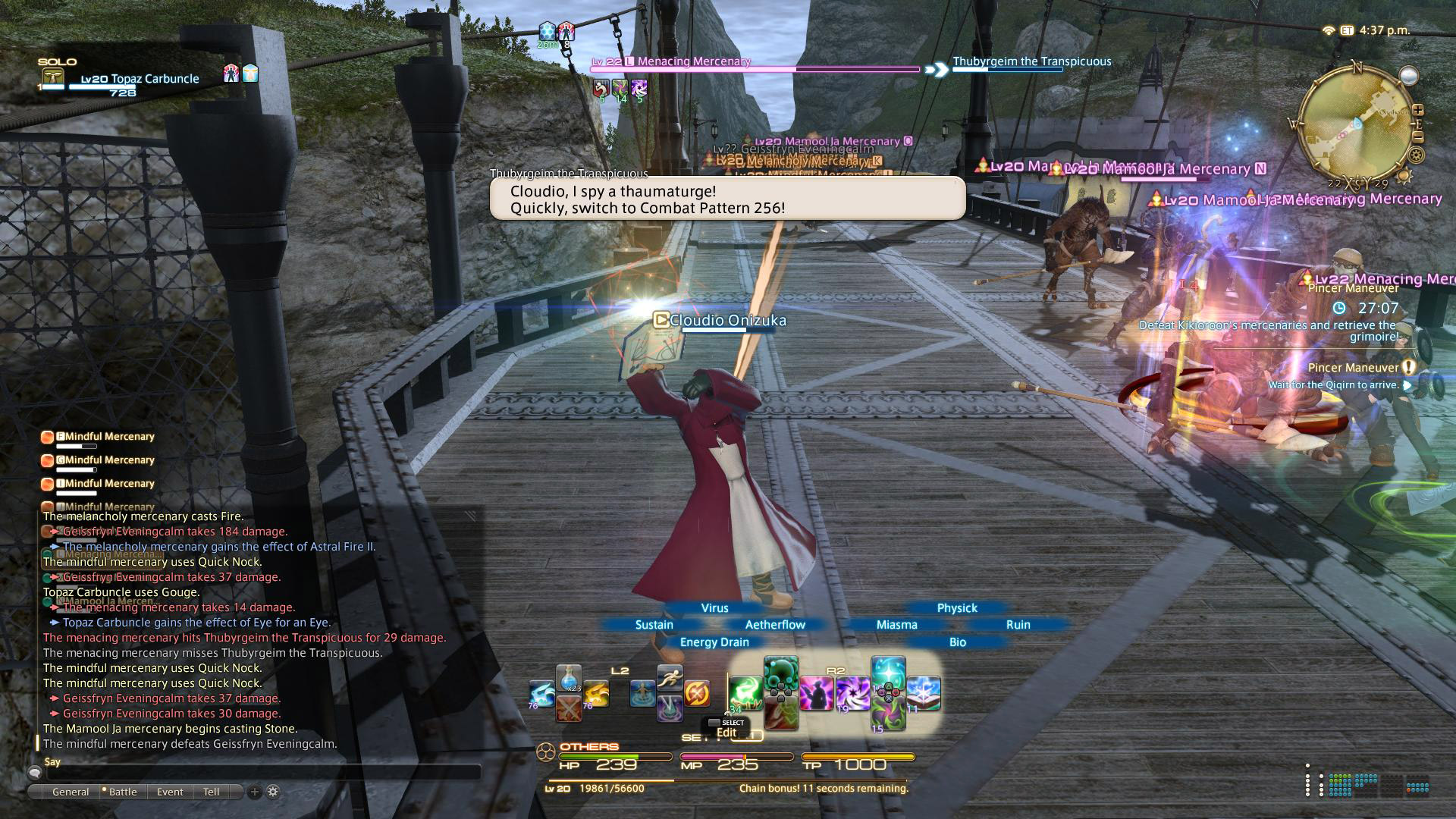Use the green carbuncle ability showing 34
The image size is (1456, 819).
(745, 693)
